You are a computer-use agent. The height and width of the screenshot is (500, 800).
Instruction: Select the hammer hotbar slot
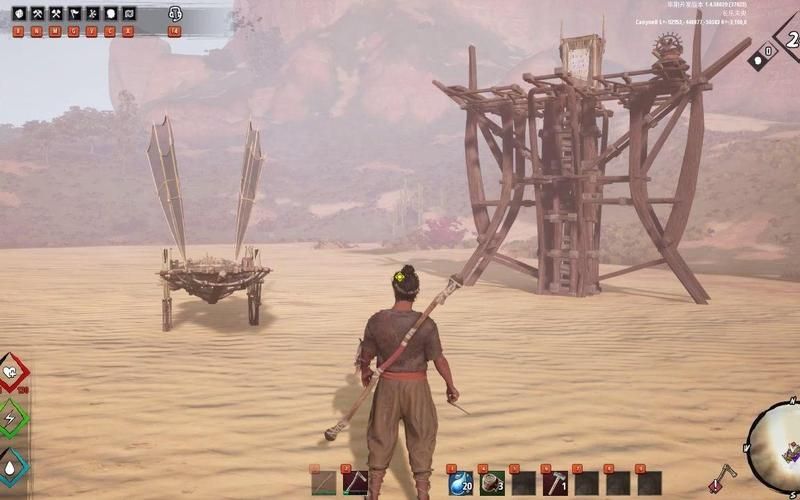tap(555, 483)
